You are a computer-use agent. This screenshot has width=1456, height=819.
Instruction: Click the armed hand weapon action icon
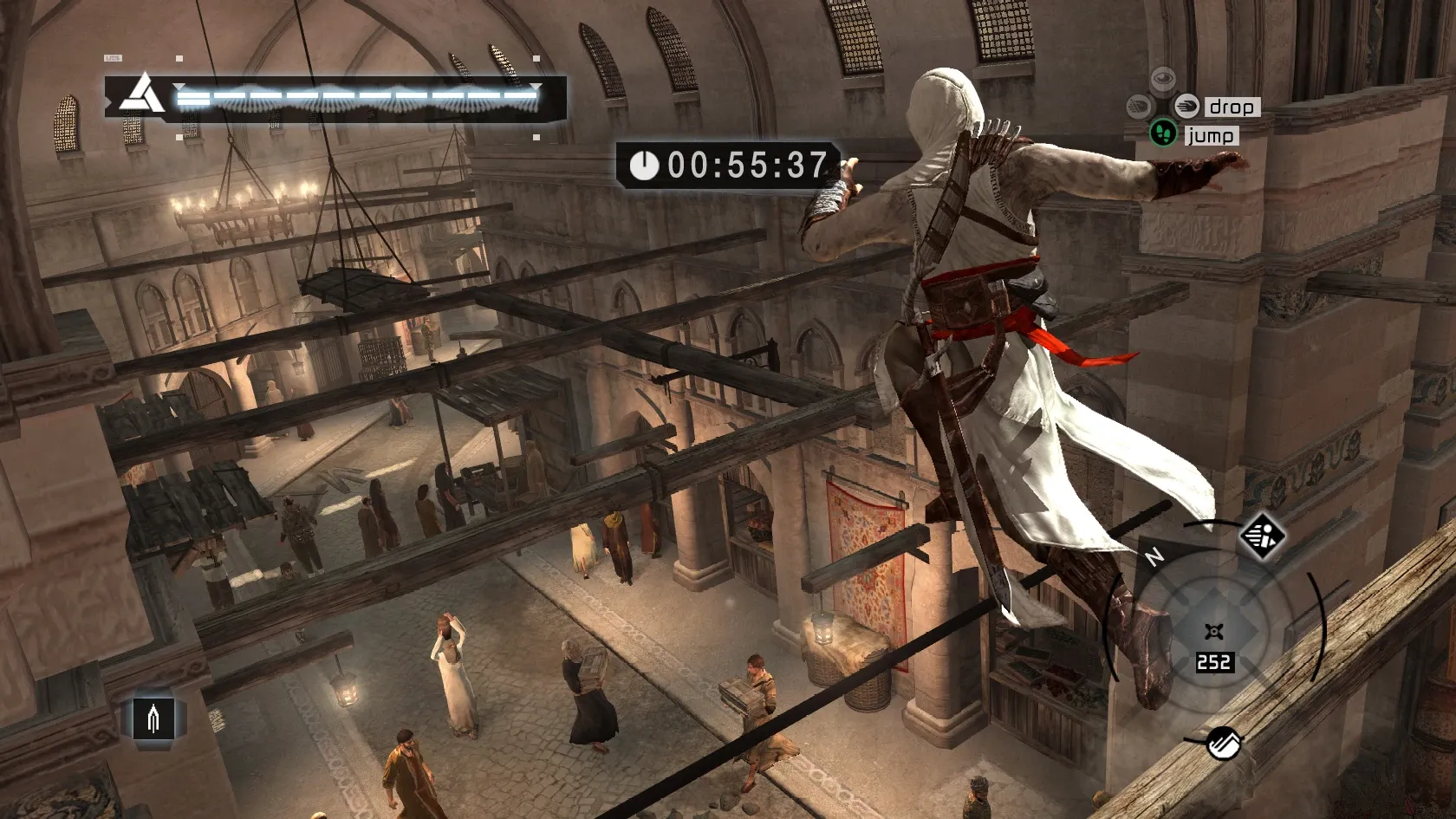click(1139, 105)
